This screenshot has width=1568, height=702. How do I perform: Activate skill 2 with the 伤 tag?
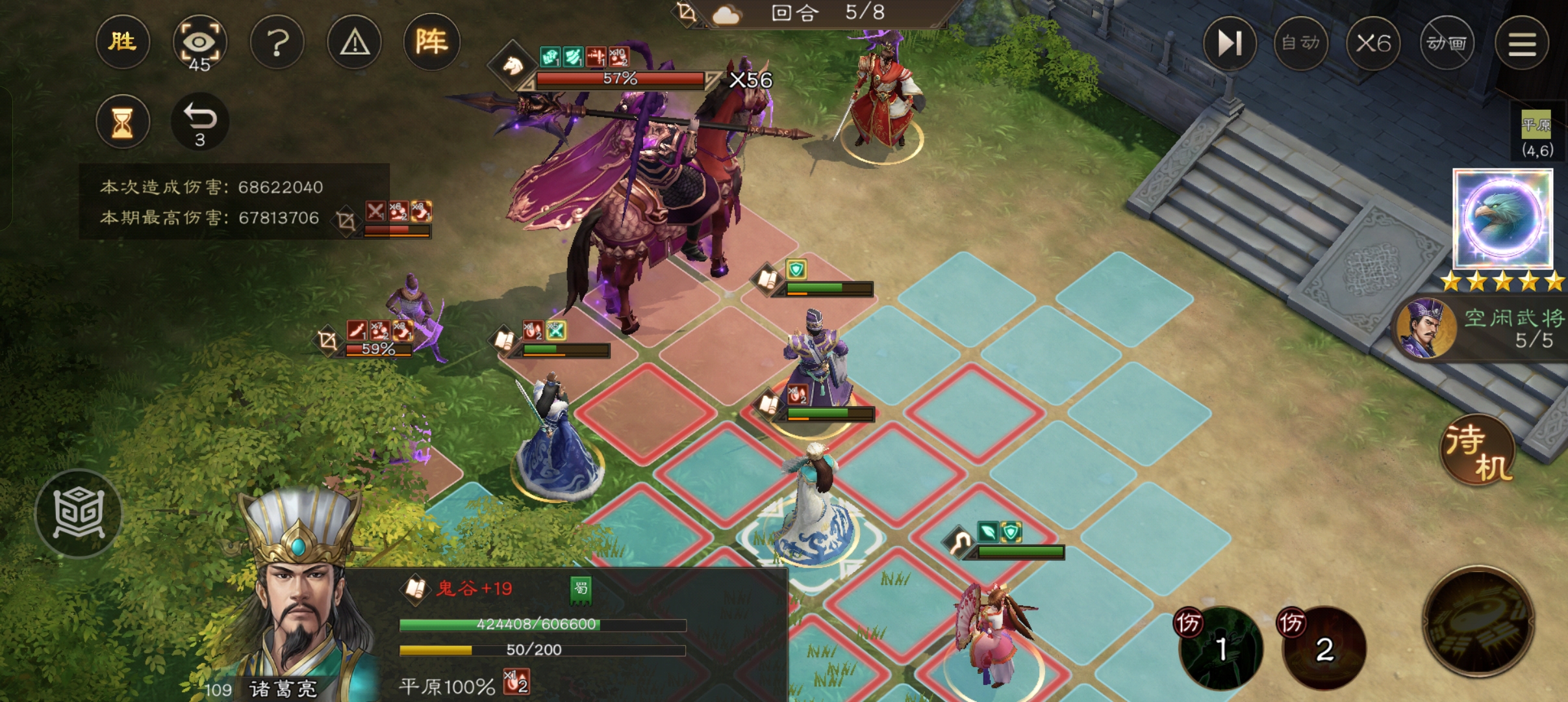1324,647
